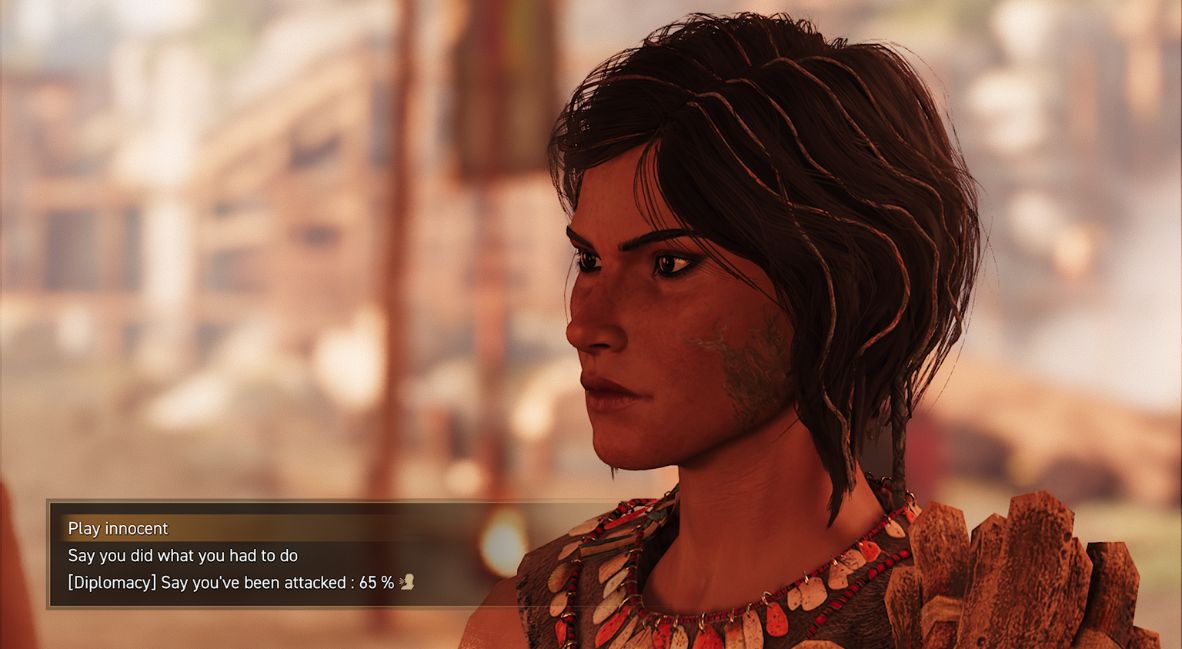The image size is (1182, 649).
Task: Pick the Diplomacy option about being attacked
Action: (231, 582)
